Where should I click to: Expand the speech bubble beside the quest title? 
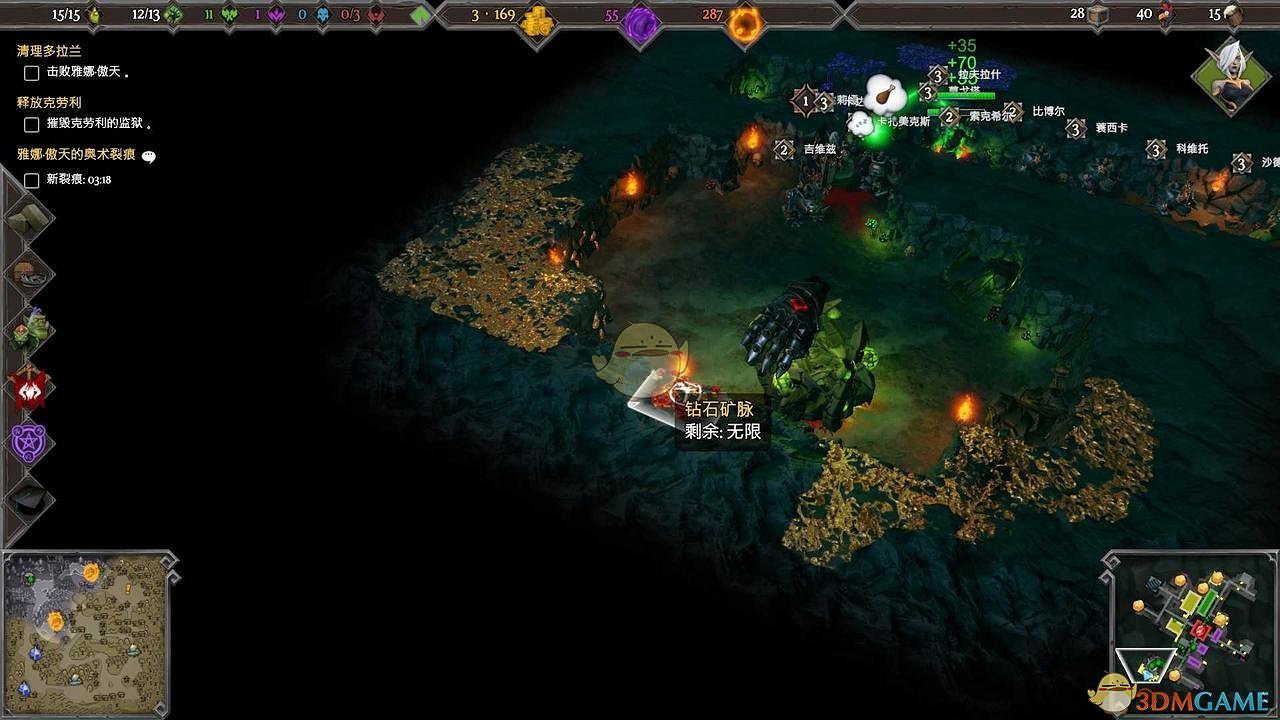pyautogui.click(x=148, y=156)
